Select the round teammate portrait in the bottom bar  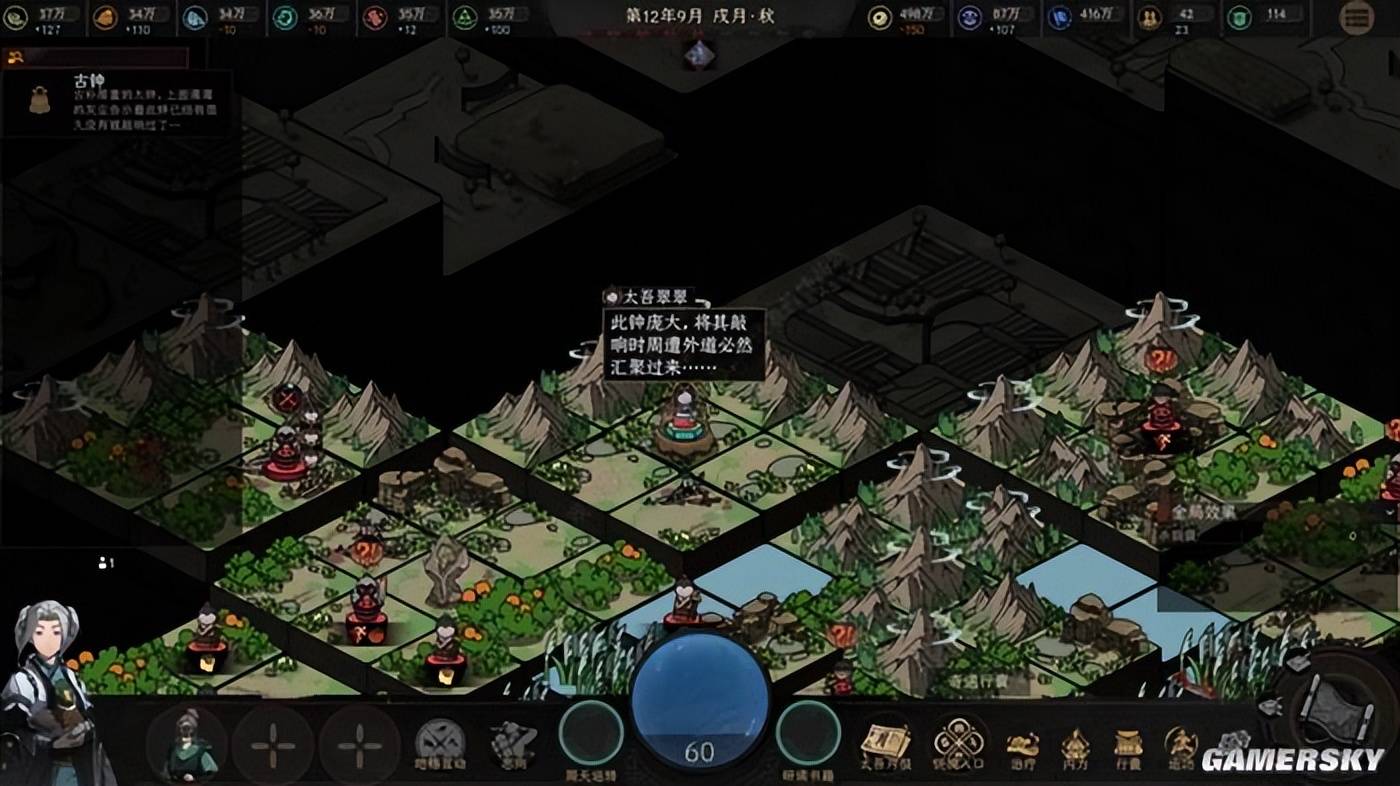187,744
